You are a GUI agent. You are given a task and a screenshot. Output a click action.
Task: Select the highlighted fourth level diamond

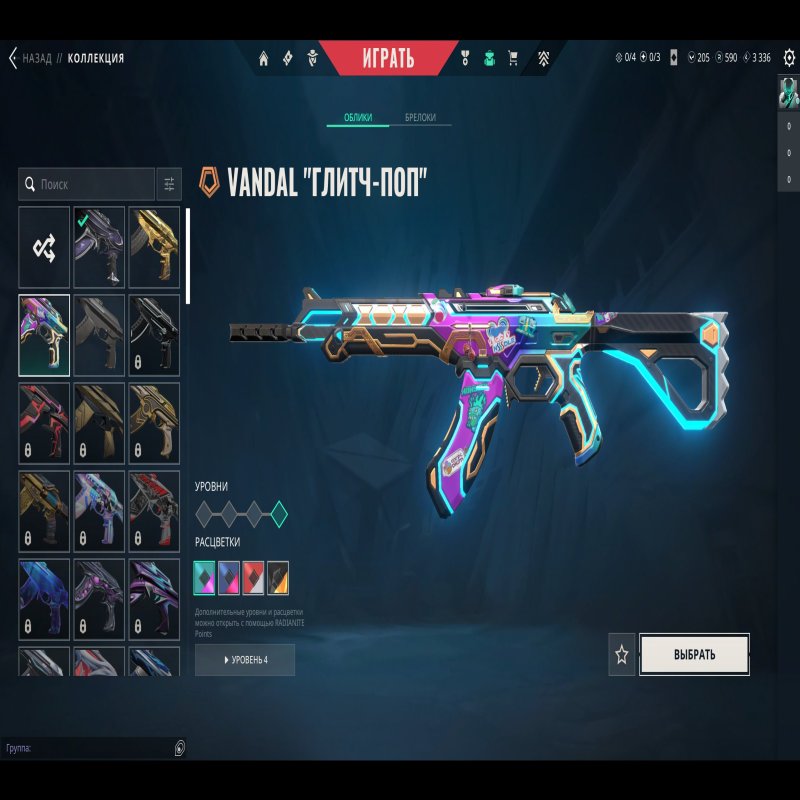pos(279,515)
